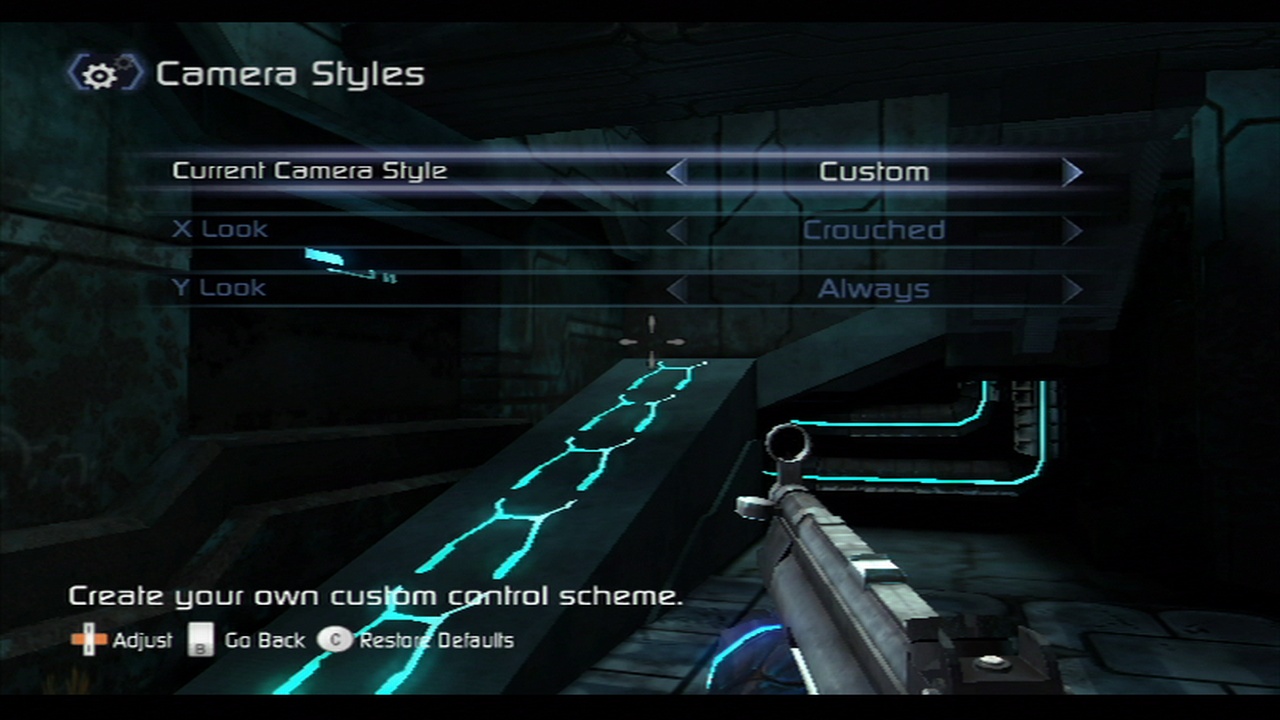Viewport: 1280px width, 720px height.
Task: Select the Y Look setting row
Action: pyautogui.click(x=219, y=289)
